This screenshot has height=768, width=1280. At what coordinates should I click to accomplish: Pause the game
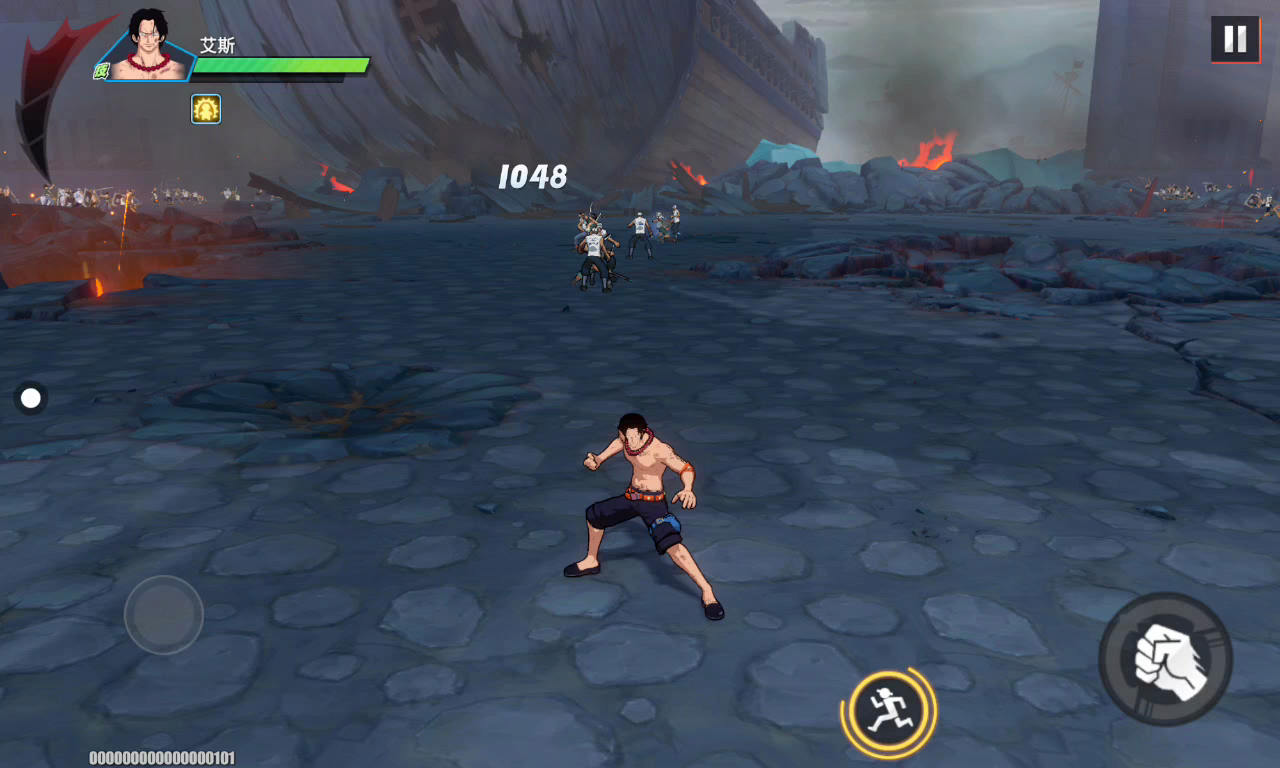click(1235, 39)
